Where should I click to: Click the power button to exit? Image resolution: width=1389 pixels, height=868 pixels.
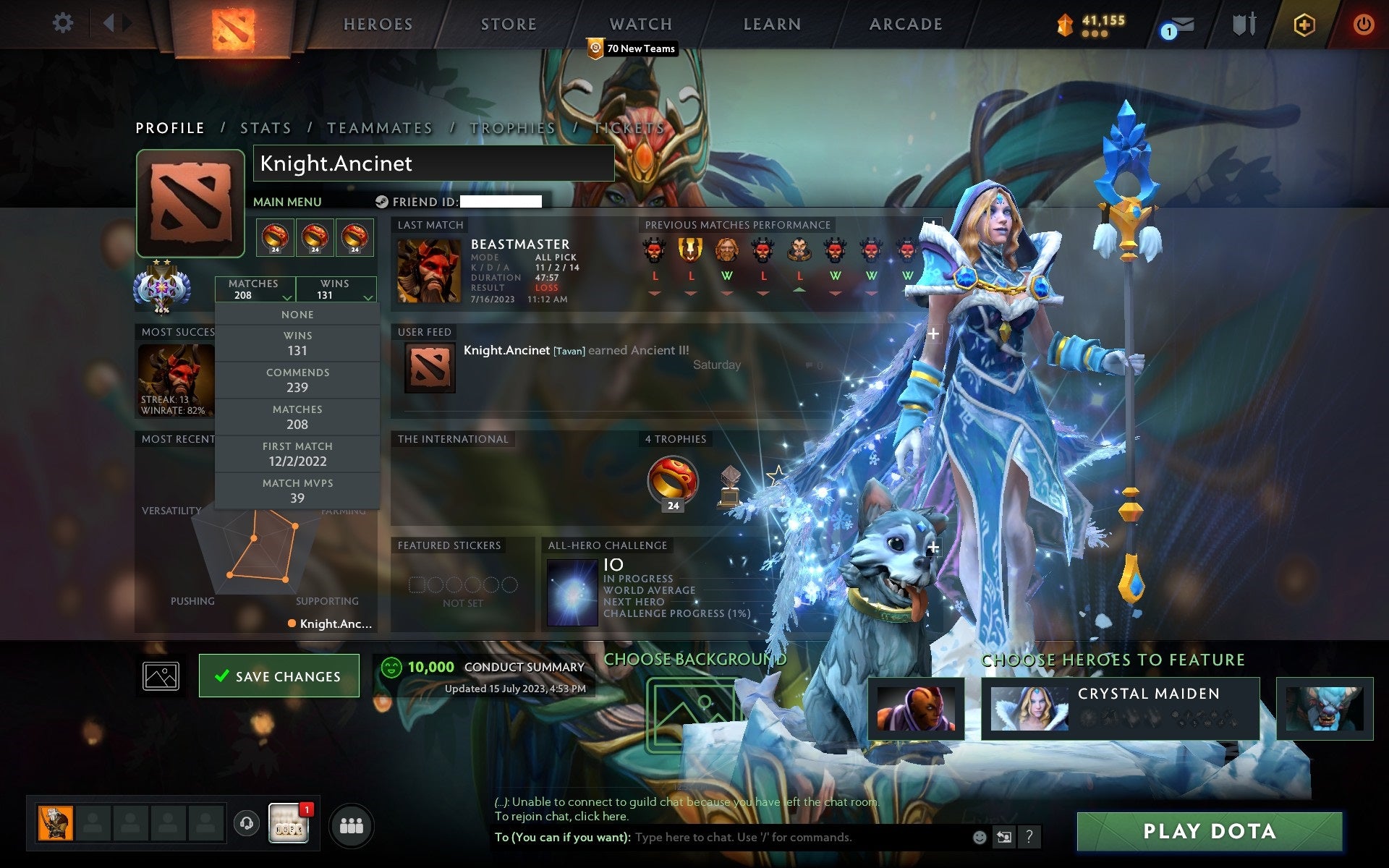click(1363, 23)
